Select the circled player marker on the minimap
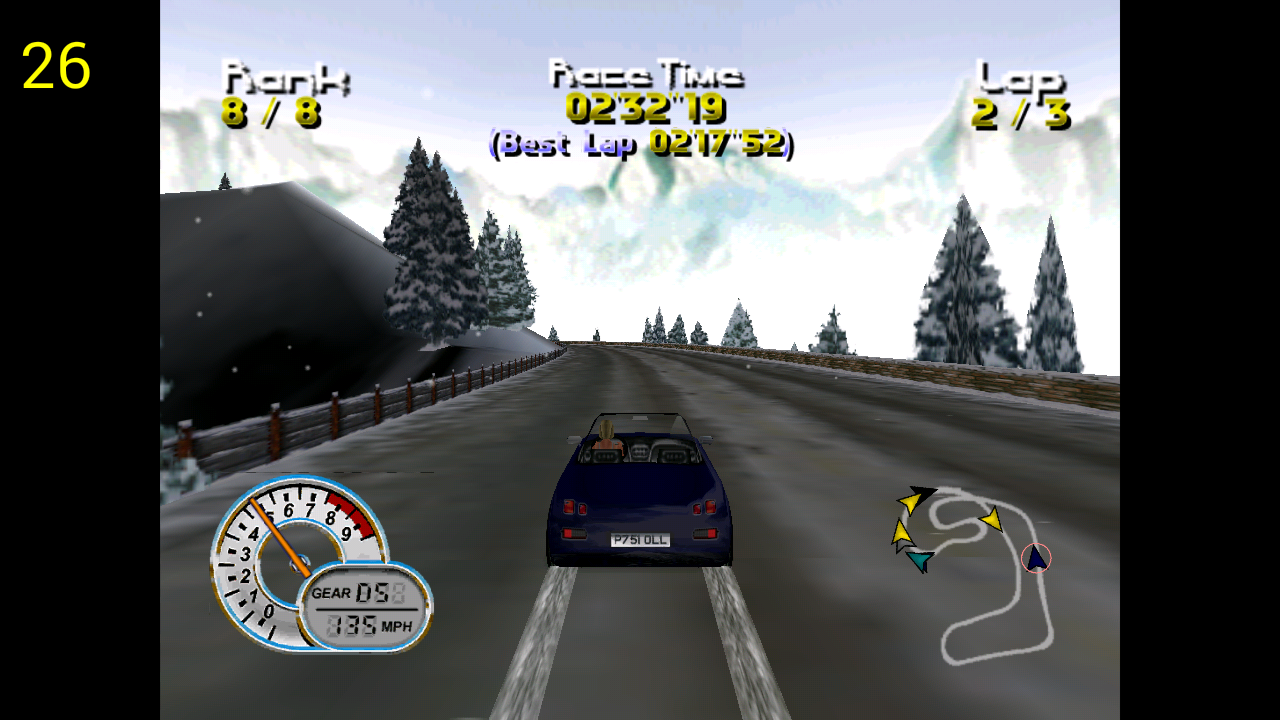The height and width of the screenshot is (720, 1280). [1036, 558]
